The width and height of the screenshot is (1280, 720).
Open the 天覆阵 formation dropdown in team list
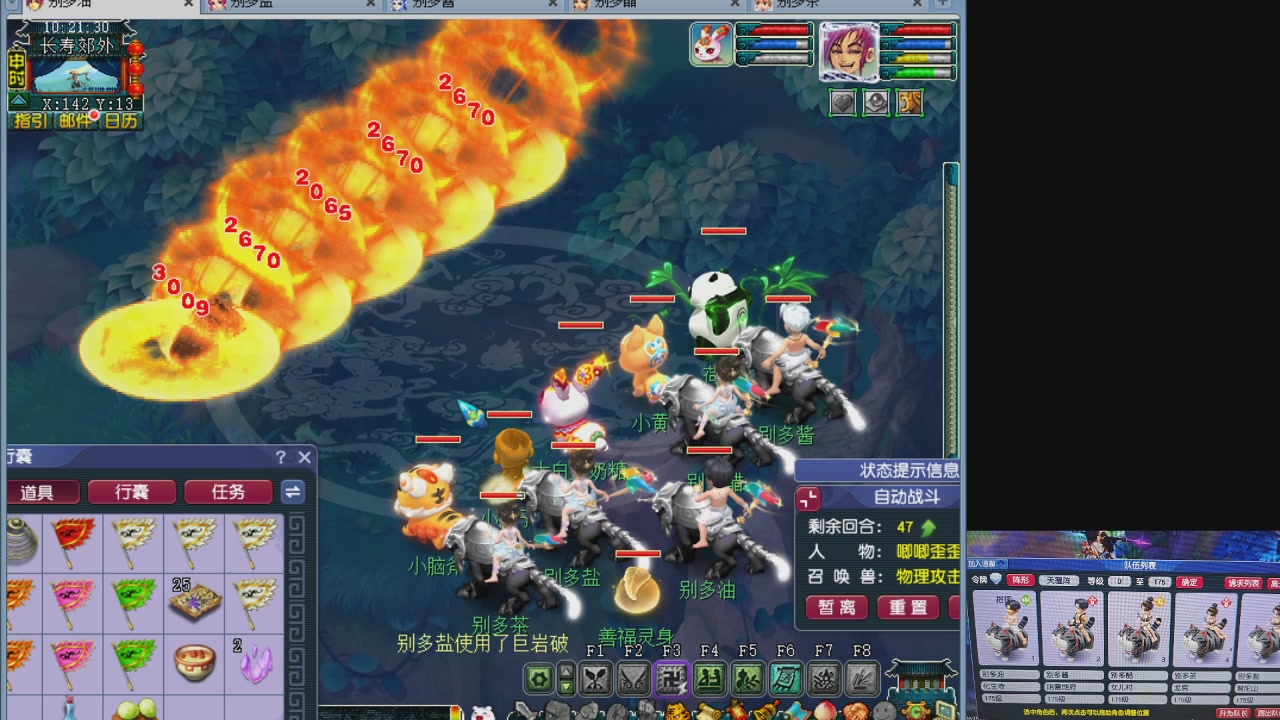[x=1060, y=579]
